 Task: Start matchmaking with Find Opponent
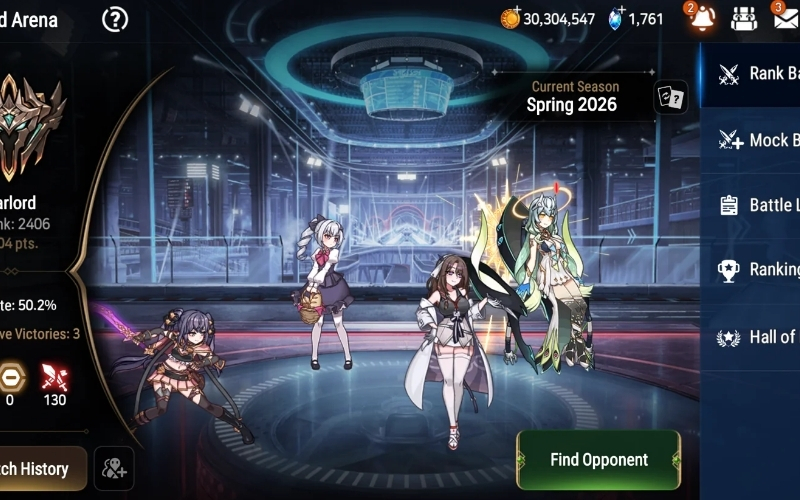pos(598,460)
